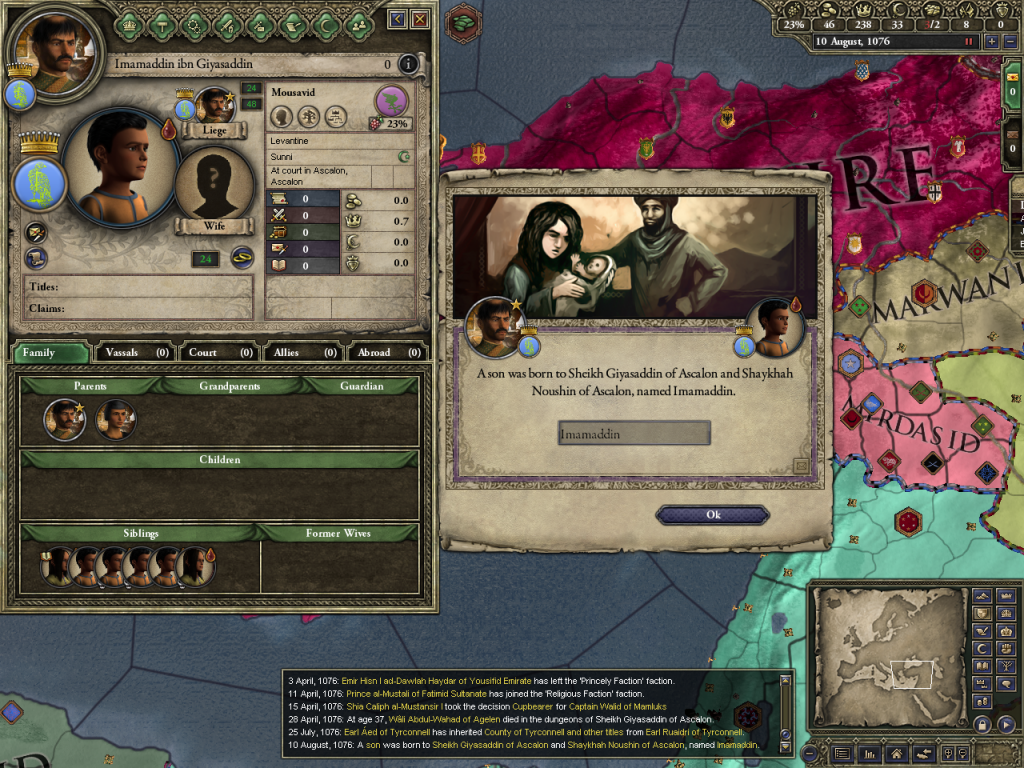Viewport: 1024px width, 768px height.
Task: Select the Liege portrait
Action: pyautogui.click(x=213, y=108)
